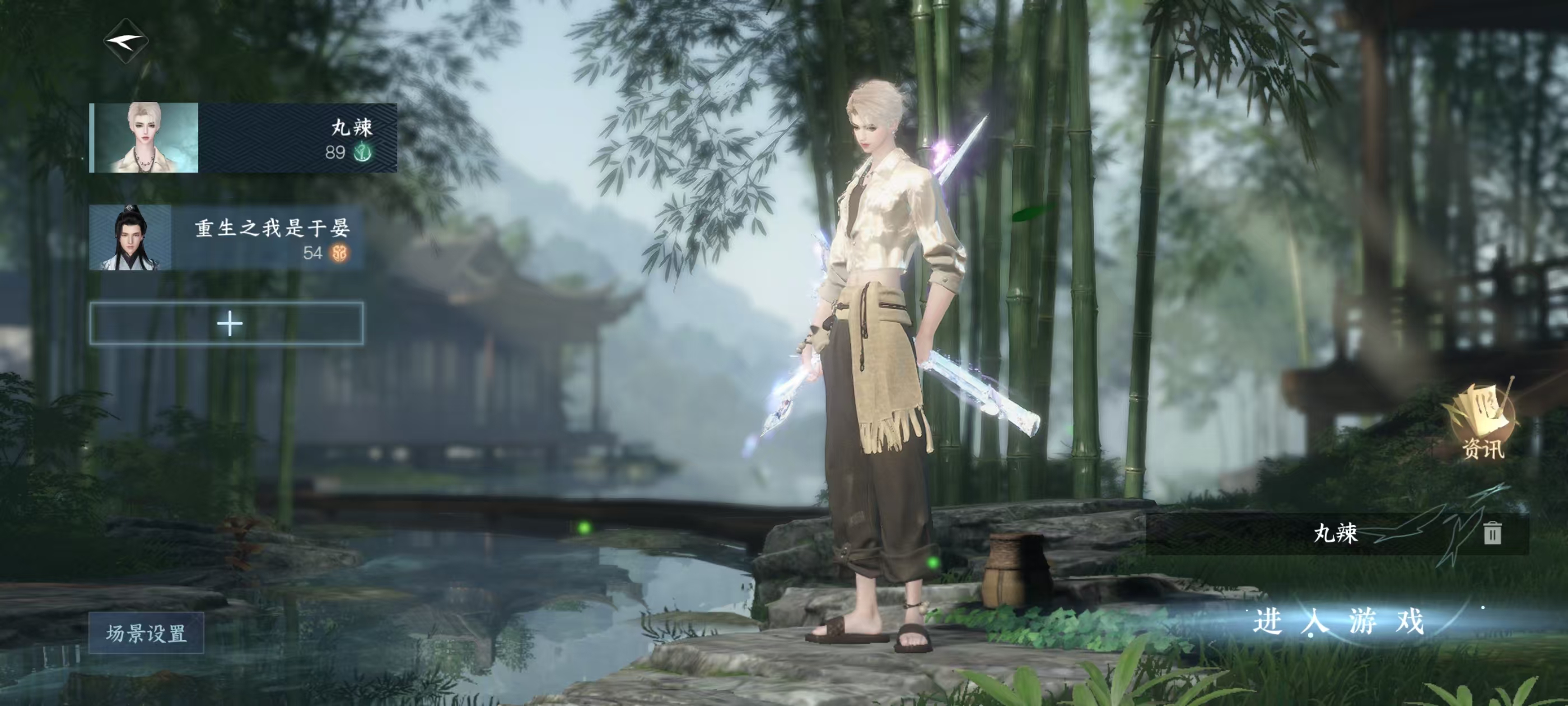Image resolution: width=1568 pixels, height=706 pixels.
Task: Select the level 89 character 丸辣
Action: coord(244,138)
